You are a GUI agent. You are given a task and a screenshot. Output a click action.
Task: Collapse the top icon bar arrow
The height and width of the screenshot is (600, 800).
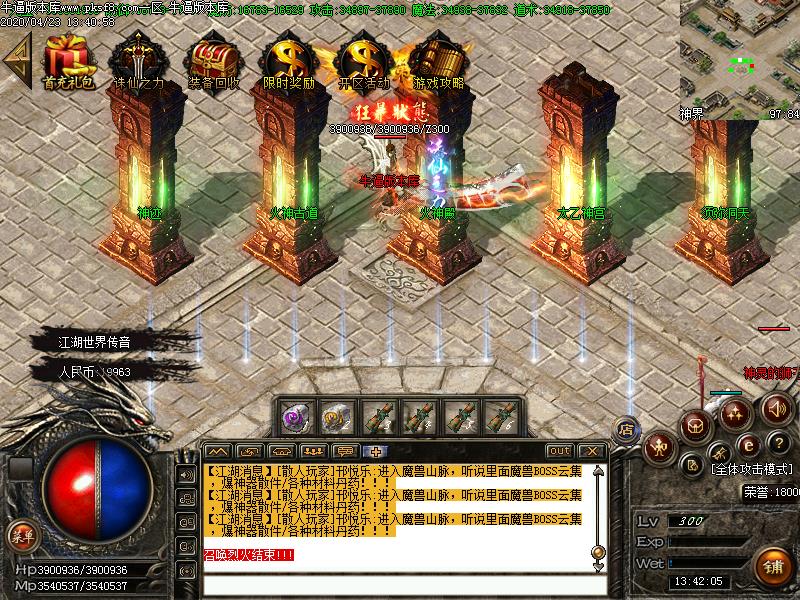pos(15,59)
